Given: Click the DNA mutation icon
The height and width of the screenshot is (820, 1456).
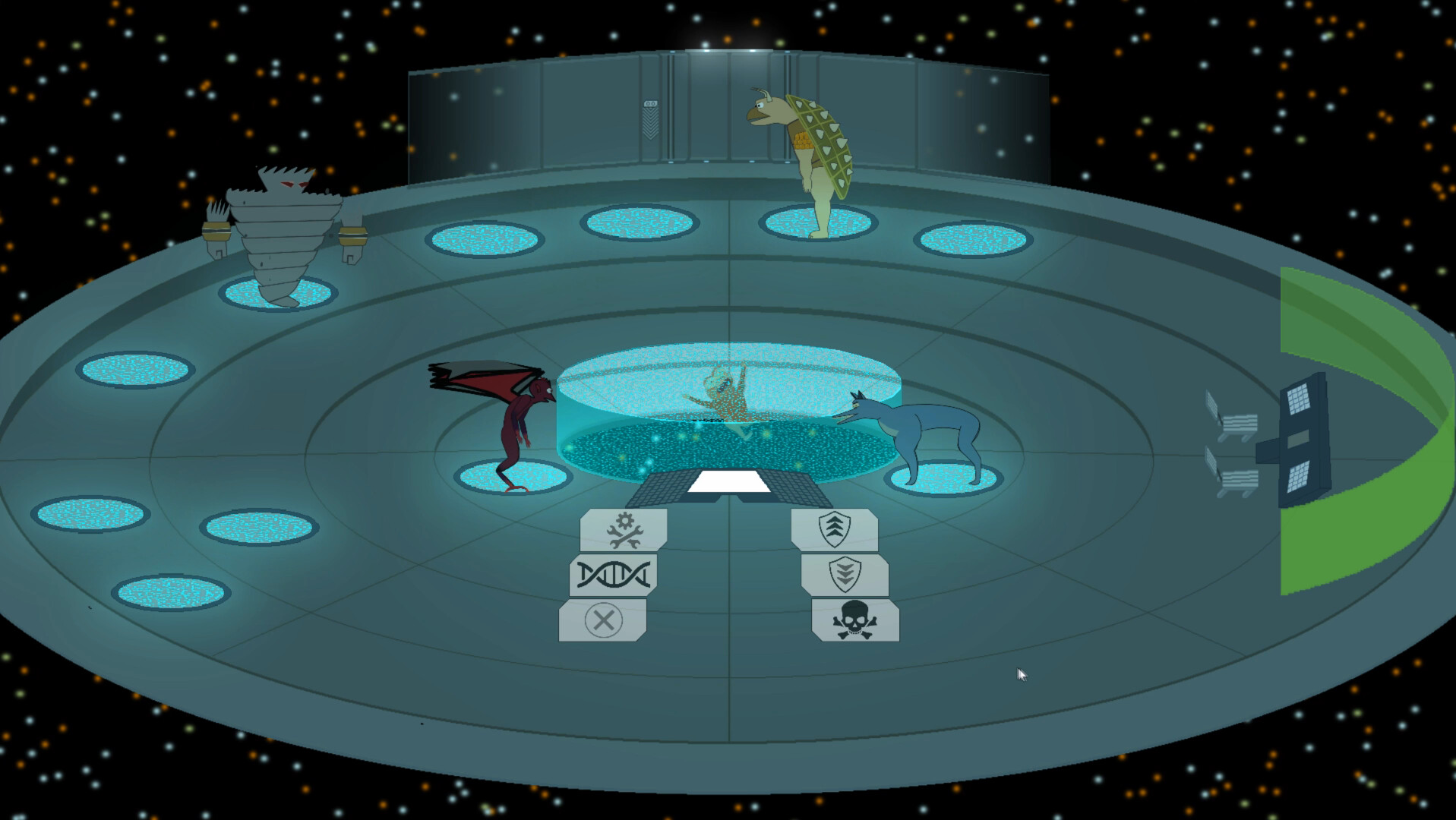Looking at the screenshot, I should click(614, 574).
